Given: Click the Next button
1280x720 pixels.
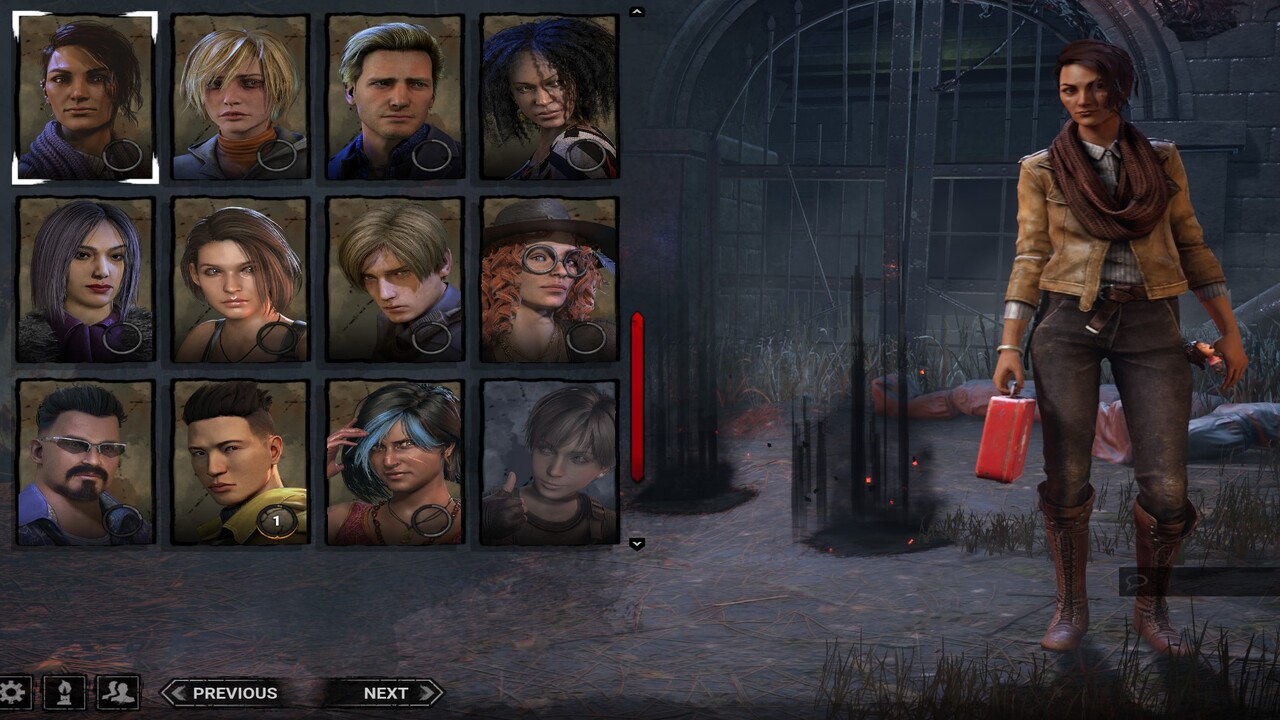Looking at the screenshot, I should tap(386, 692).
